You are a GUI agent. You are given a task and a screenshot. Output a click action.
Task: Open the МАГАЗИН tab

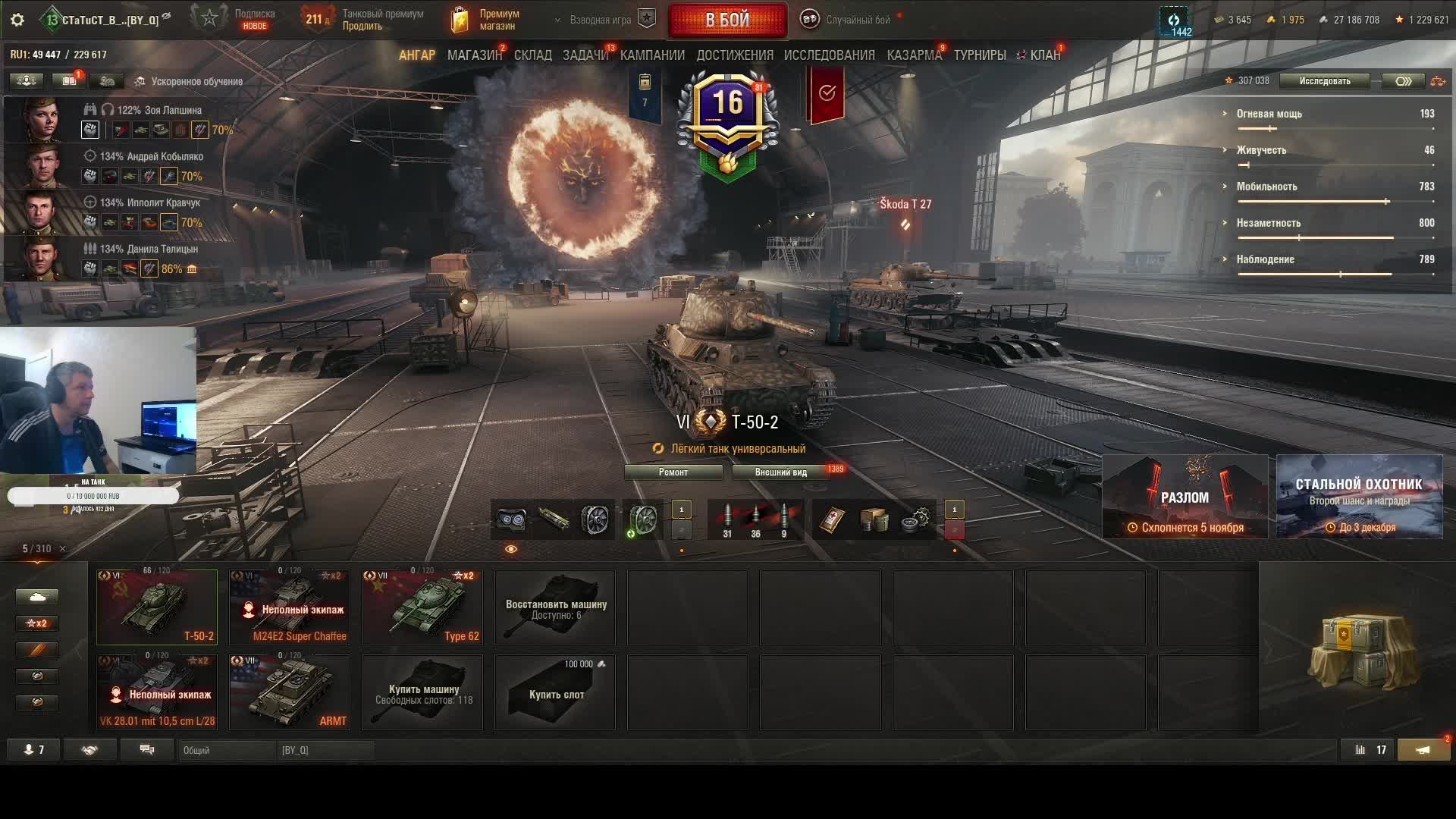coord(474,55)
